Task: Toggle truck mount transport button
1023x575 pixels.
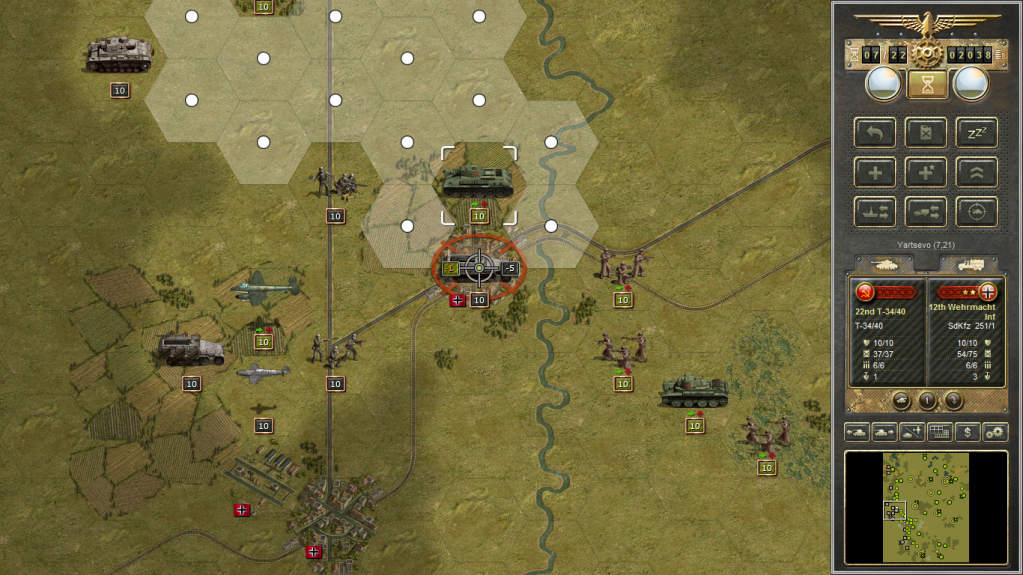Action: coord(925,211)
